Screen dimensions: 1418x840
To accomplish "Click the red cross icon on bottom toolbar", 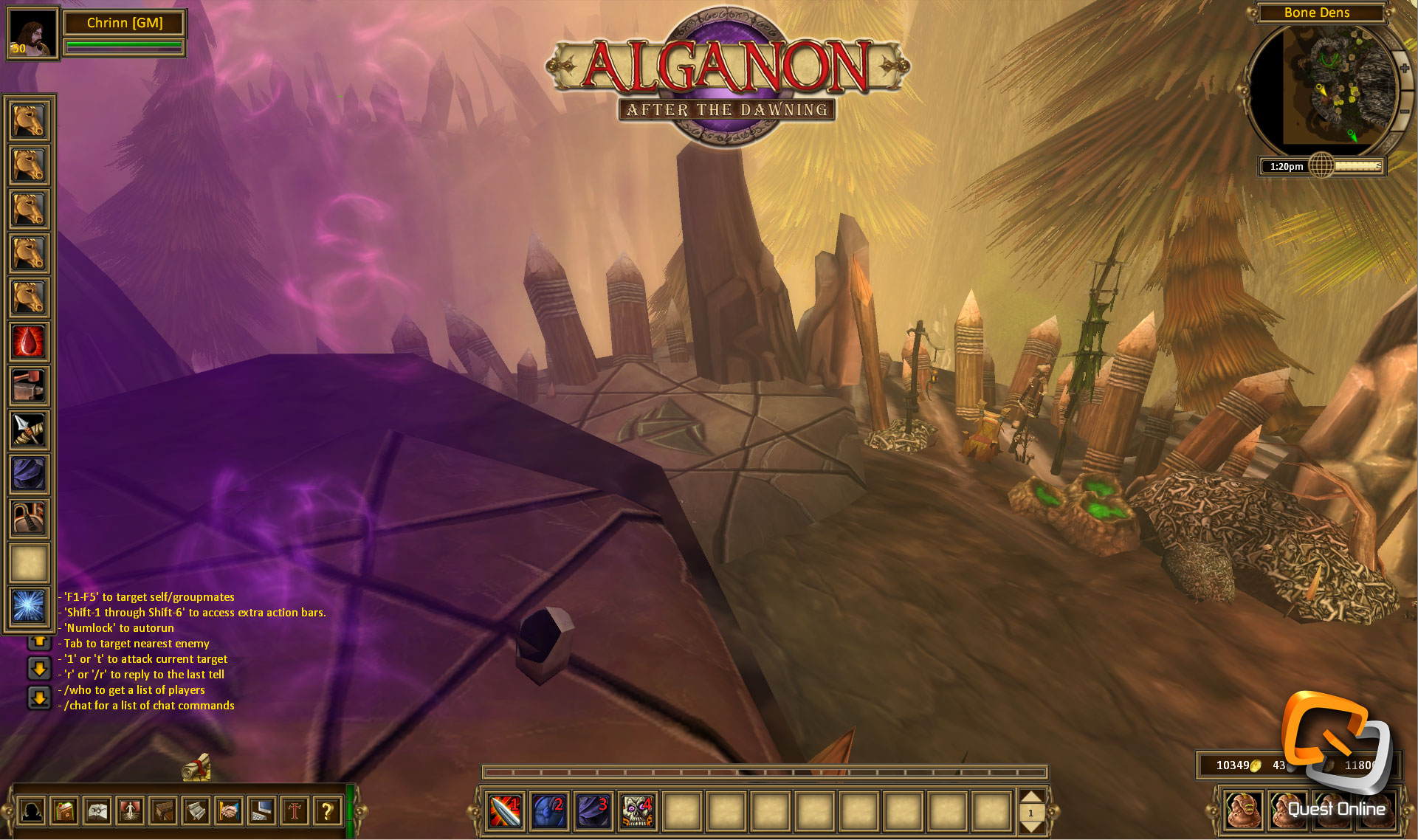I will (x=293, y=812).
